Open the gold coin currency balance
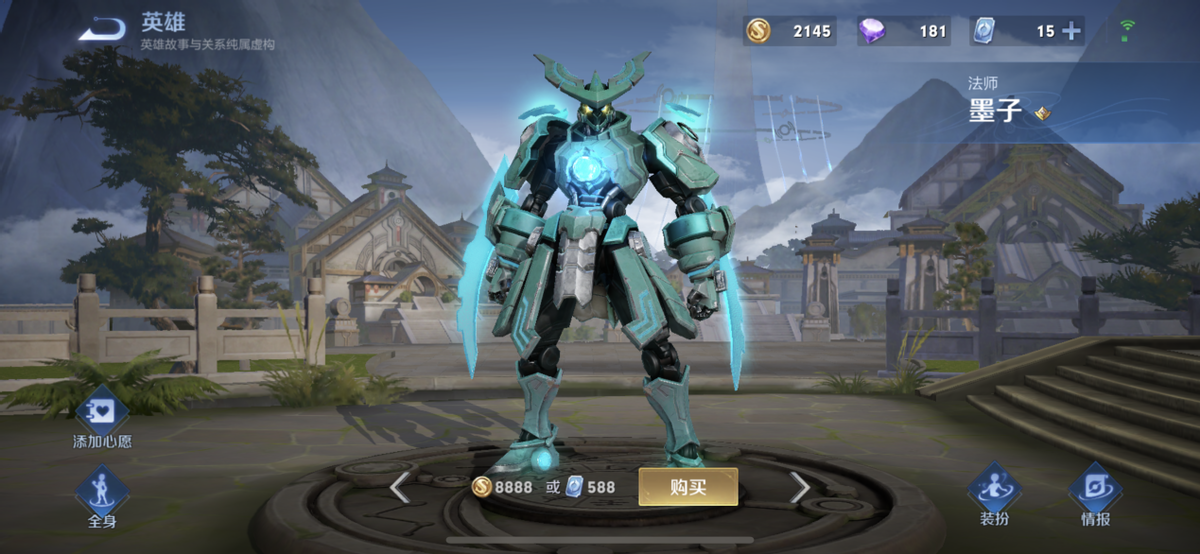The image size is (1200, 554). (789, 31)
